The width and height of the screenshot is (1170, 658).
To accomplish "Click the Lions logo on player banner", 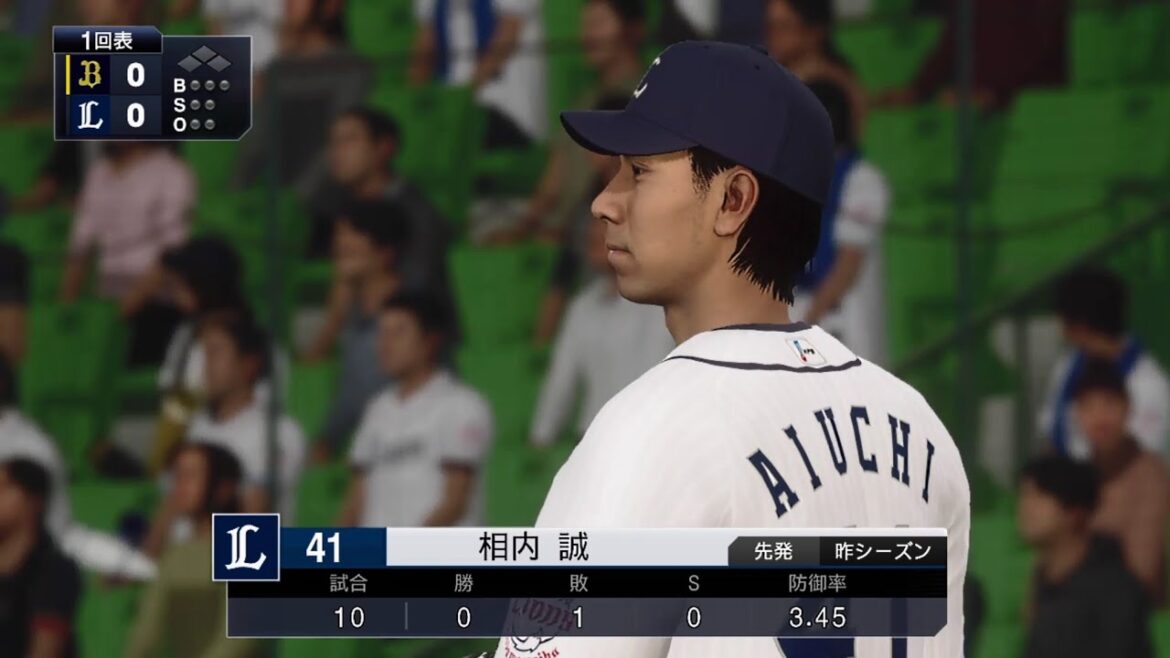I will [x=246, y=547].
